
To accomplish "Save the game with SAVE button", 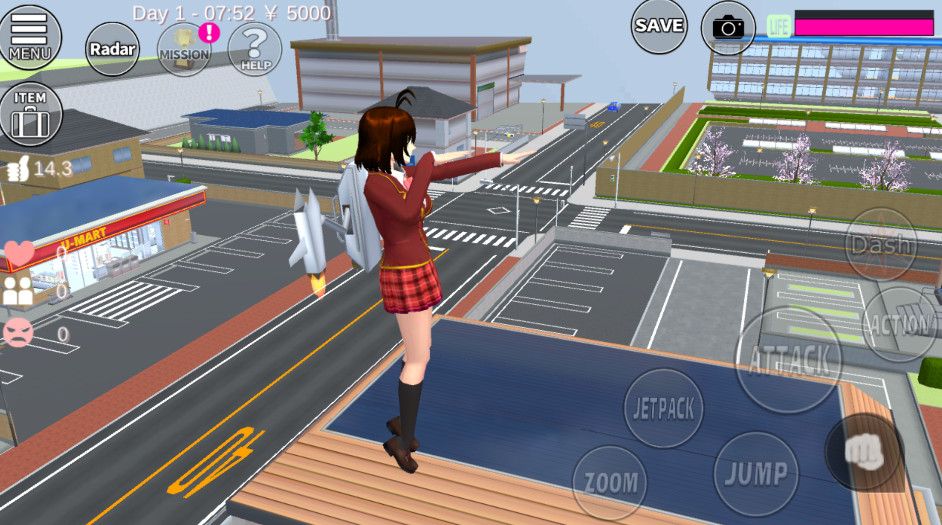I will 659,26.
